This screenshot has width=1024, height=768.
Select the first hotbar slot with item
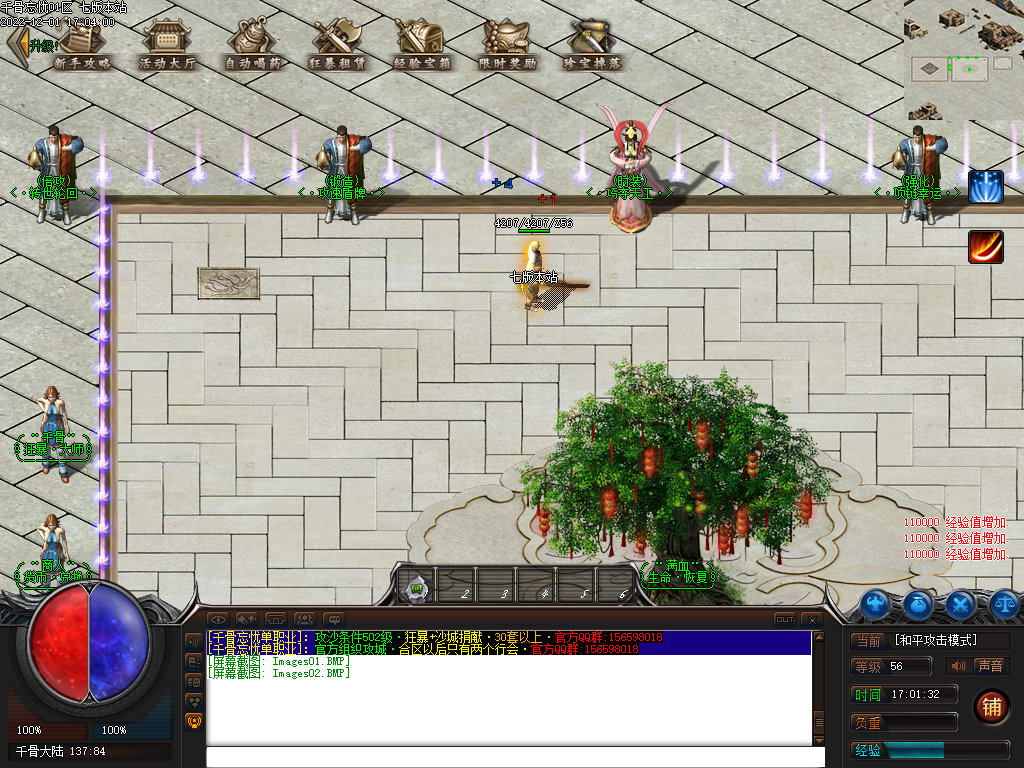click(x=417, y=586)
